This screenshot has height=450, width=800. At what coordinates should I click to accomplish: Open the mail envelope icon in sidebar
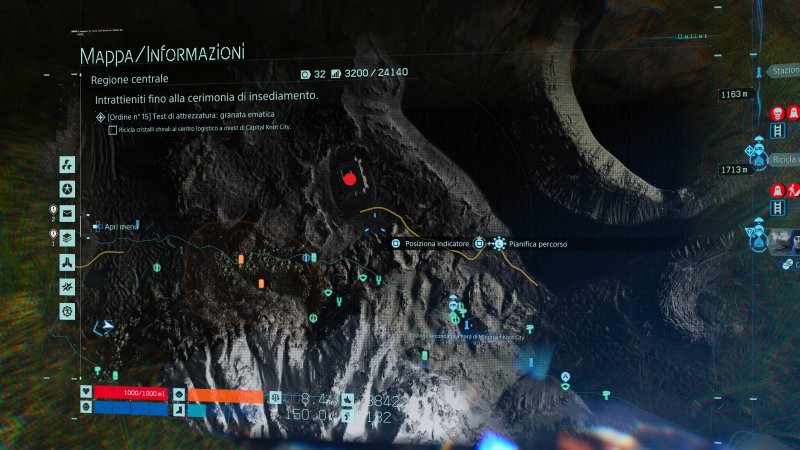point(67,213)
